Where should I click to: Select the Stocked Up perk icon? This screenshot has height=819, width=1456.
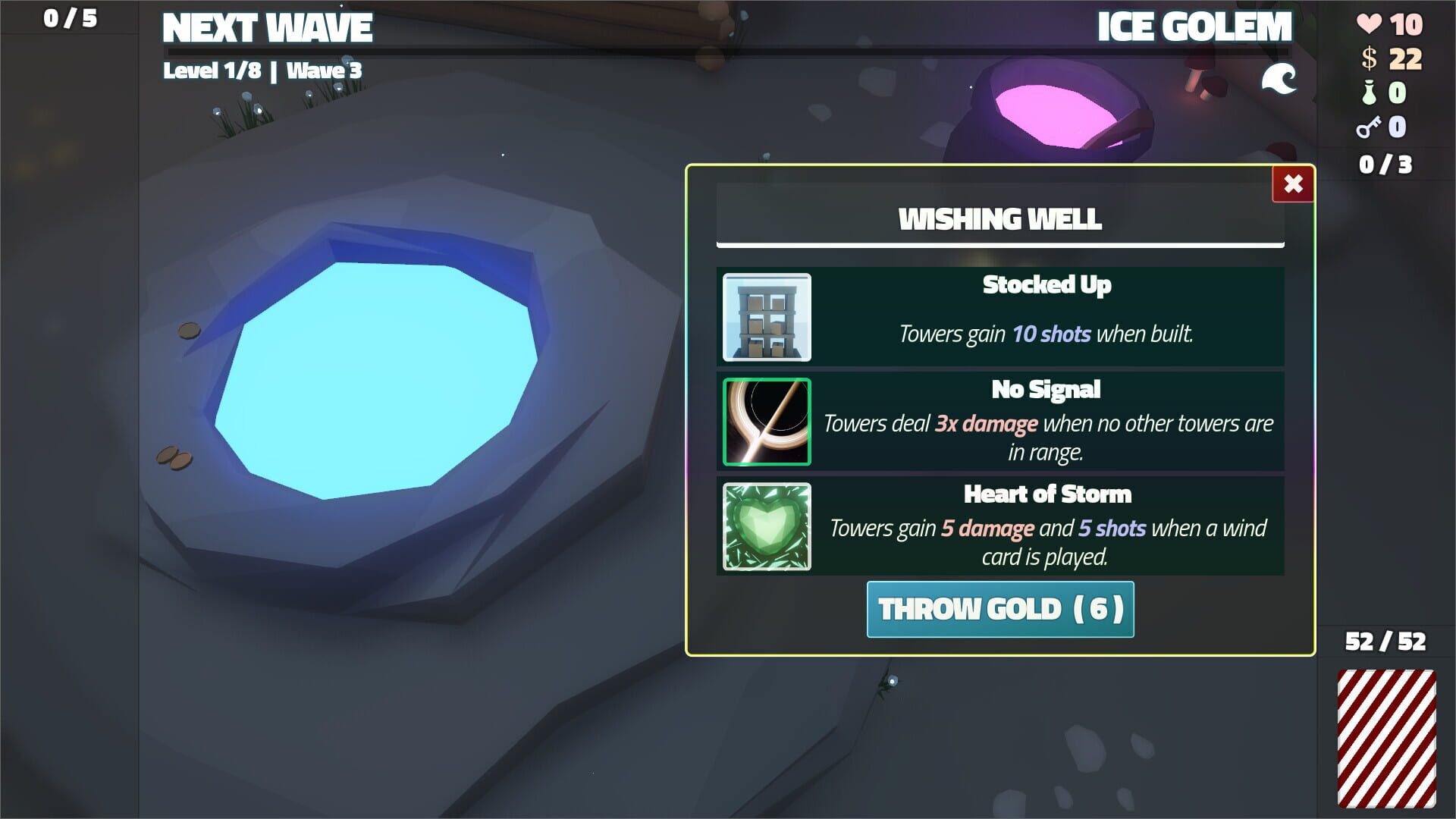[767, 318]
